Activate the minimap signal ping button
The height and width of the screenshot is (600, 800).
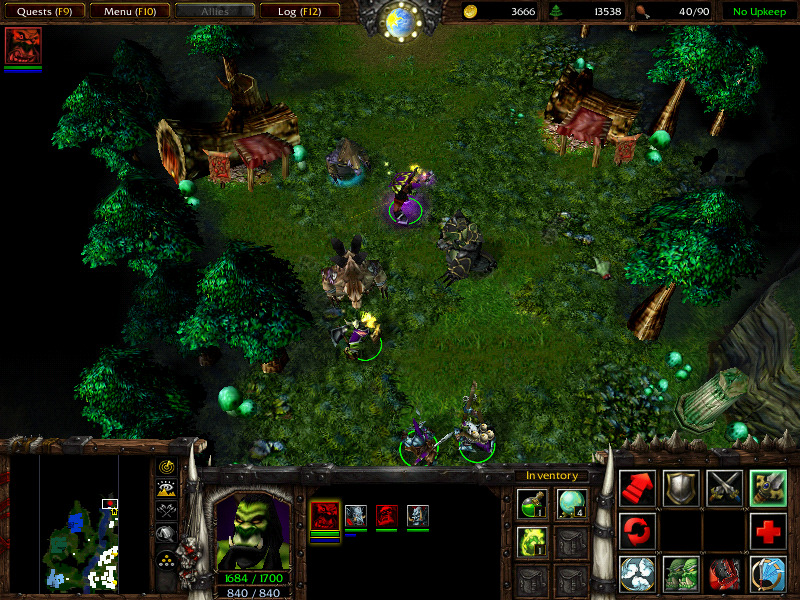(x=166, y=466)
